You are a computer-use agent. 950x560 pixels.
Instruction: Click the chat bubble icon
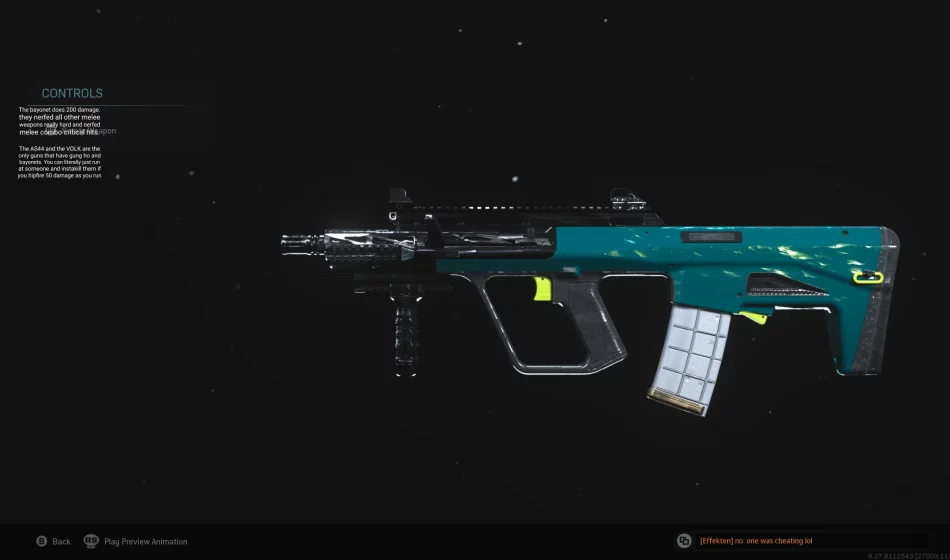[x=684, y=540]
